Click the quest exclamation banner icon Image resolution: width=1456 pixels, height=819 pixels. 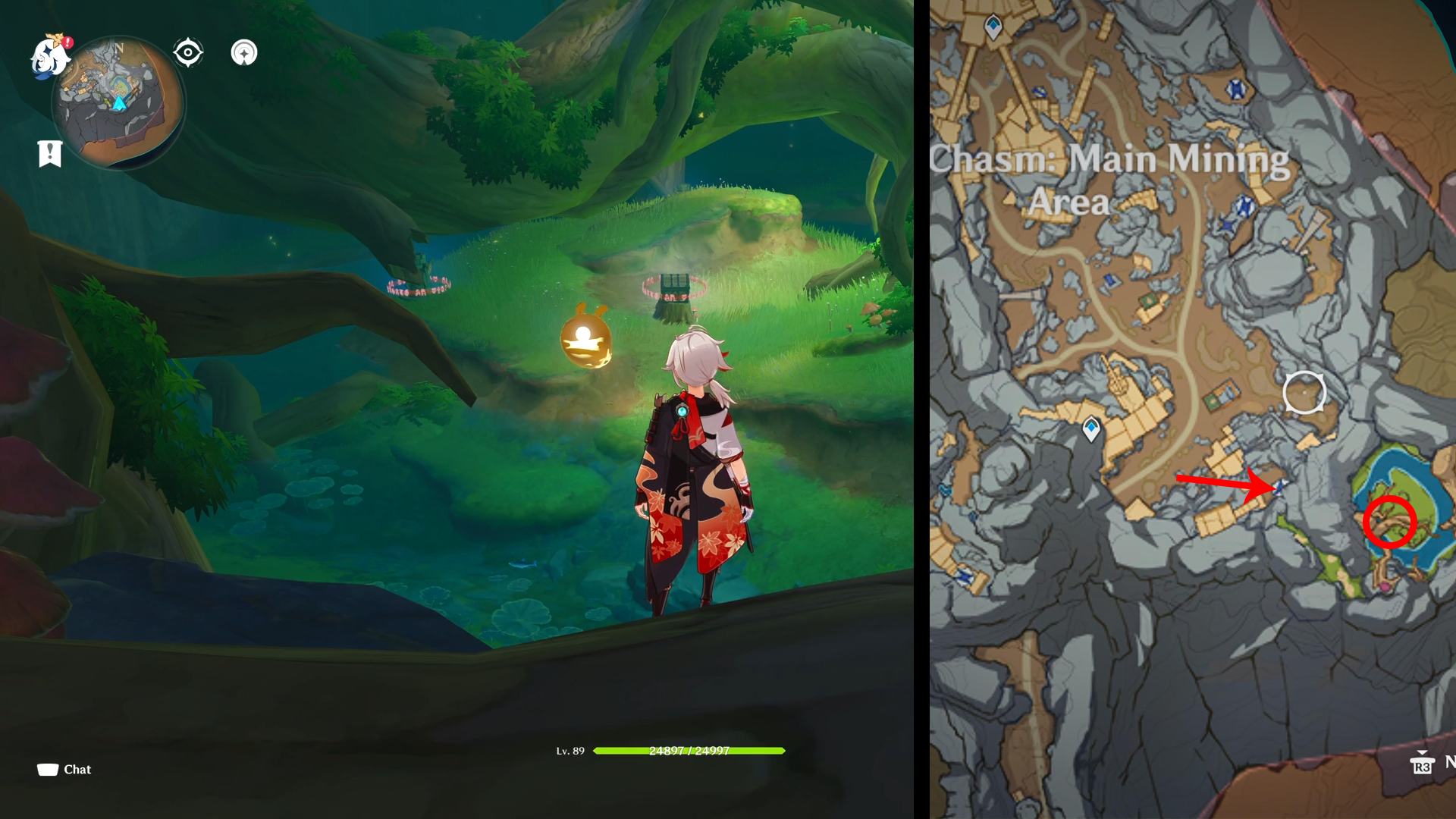click(49, 154)
